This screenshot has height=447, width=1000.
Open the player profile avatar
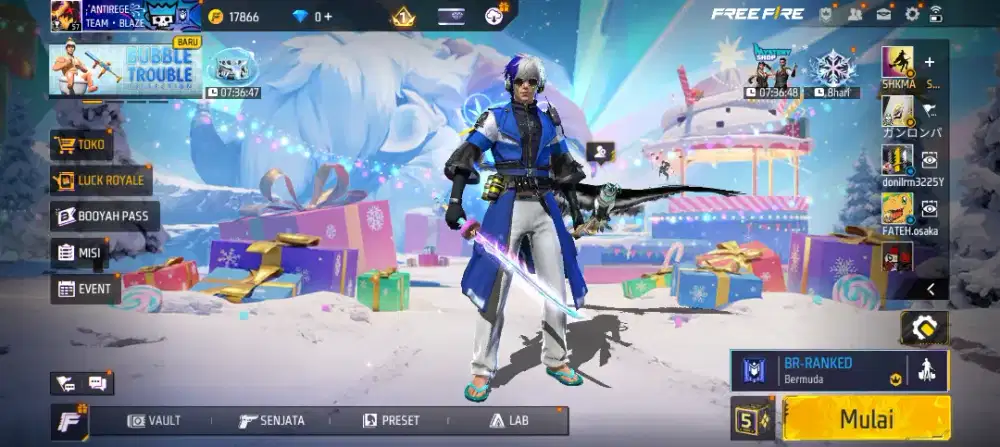[x=66, y=16]
